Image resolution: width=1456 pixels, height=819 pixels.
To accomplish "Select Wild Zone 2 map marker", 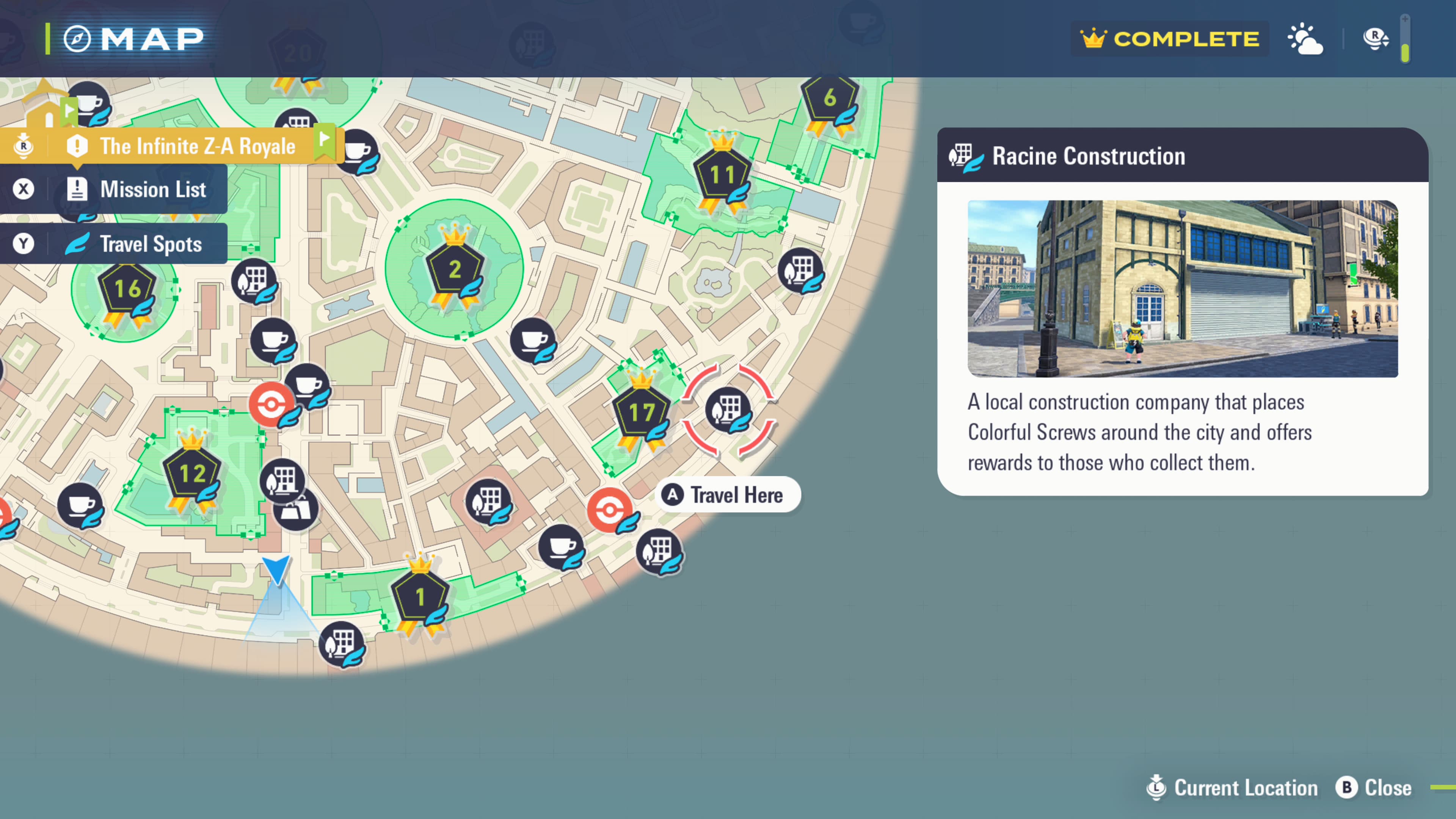I will (455, 270).
